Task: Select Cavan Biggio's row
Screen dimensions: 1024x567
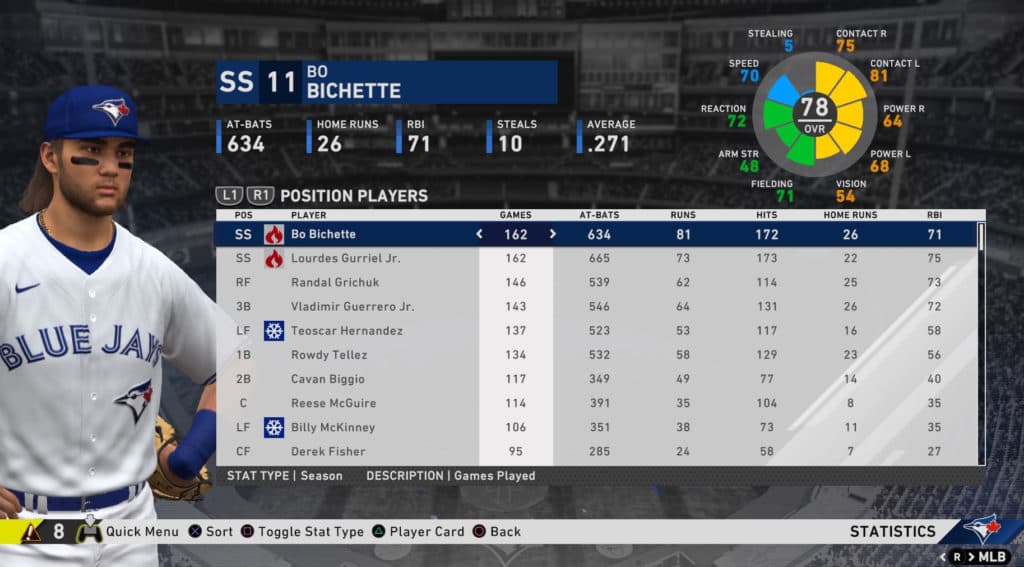Action: tap(327, 379)
